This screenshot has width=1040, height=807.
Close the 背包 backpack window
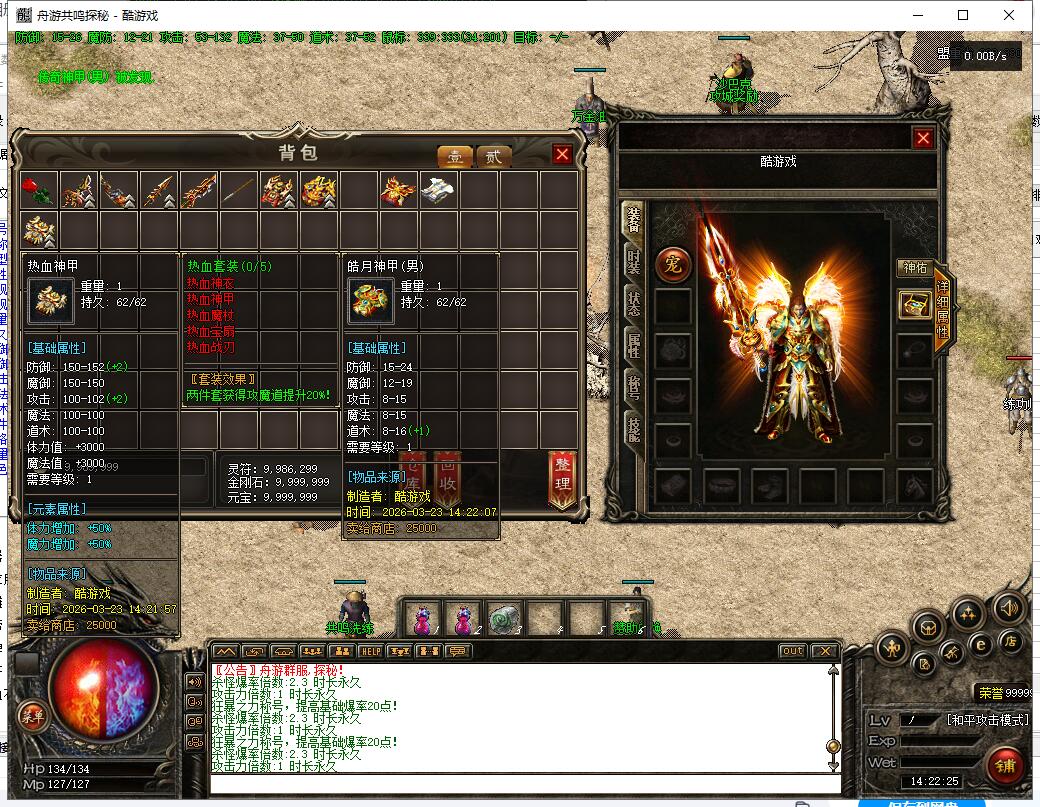point(562,154)
